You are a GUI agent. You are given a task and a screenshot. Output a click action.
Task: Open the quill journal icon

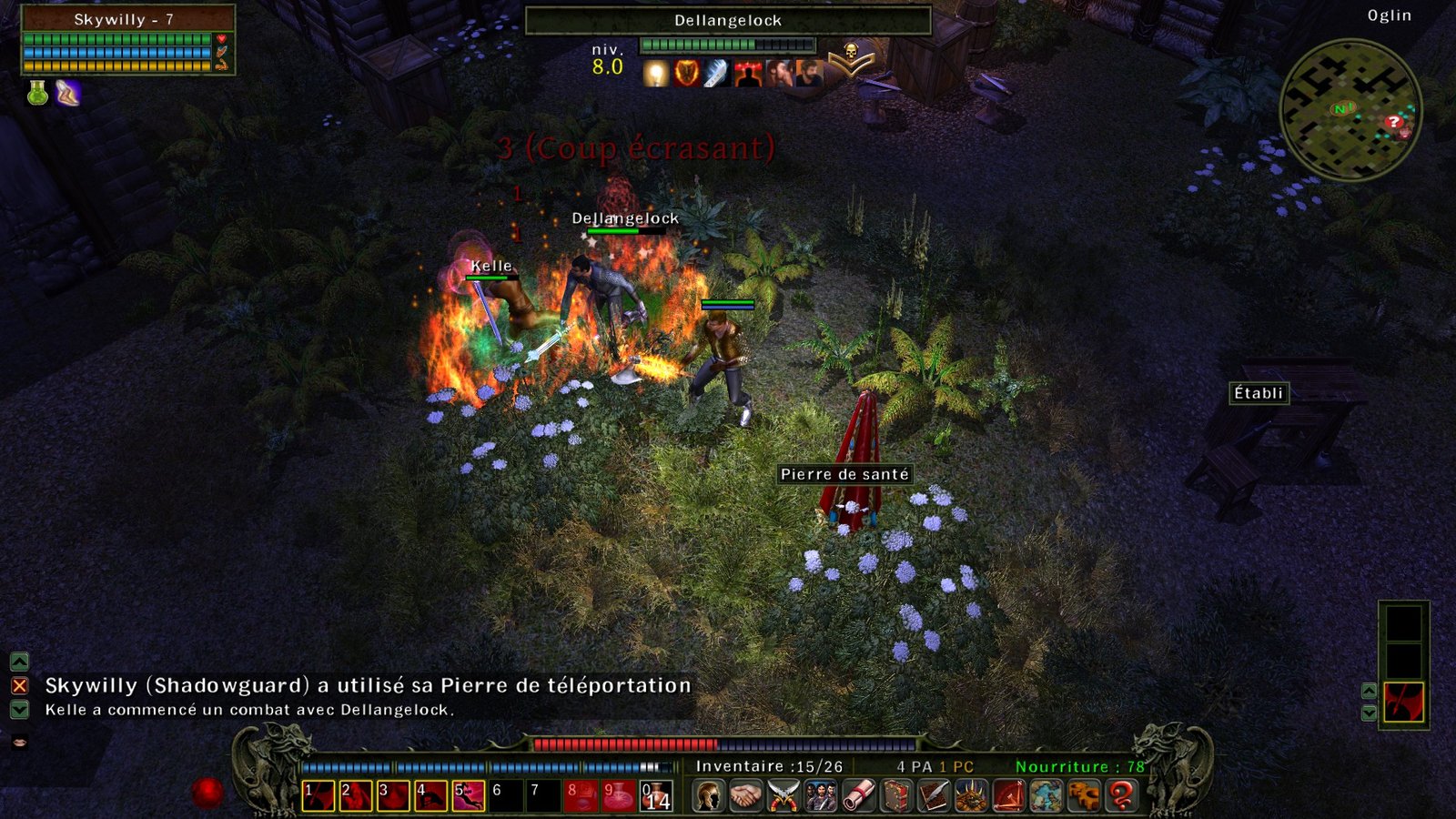point(934,795)
